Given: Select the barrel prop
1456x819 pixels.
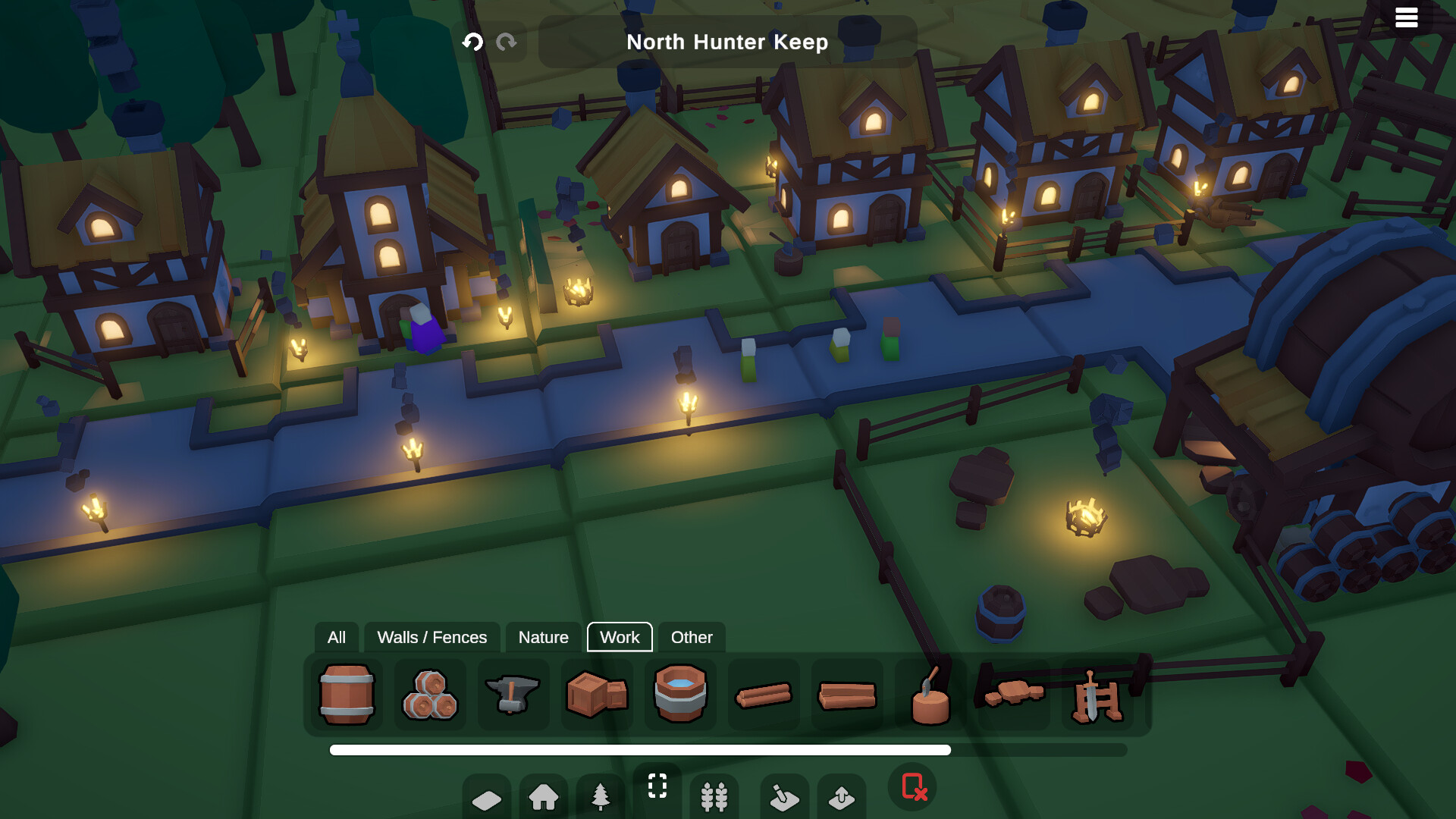Looking at the screenshot, I should [346, 695].
